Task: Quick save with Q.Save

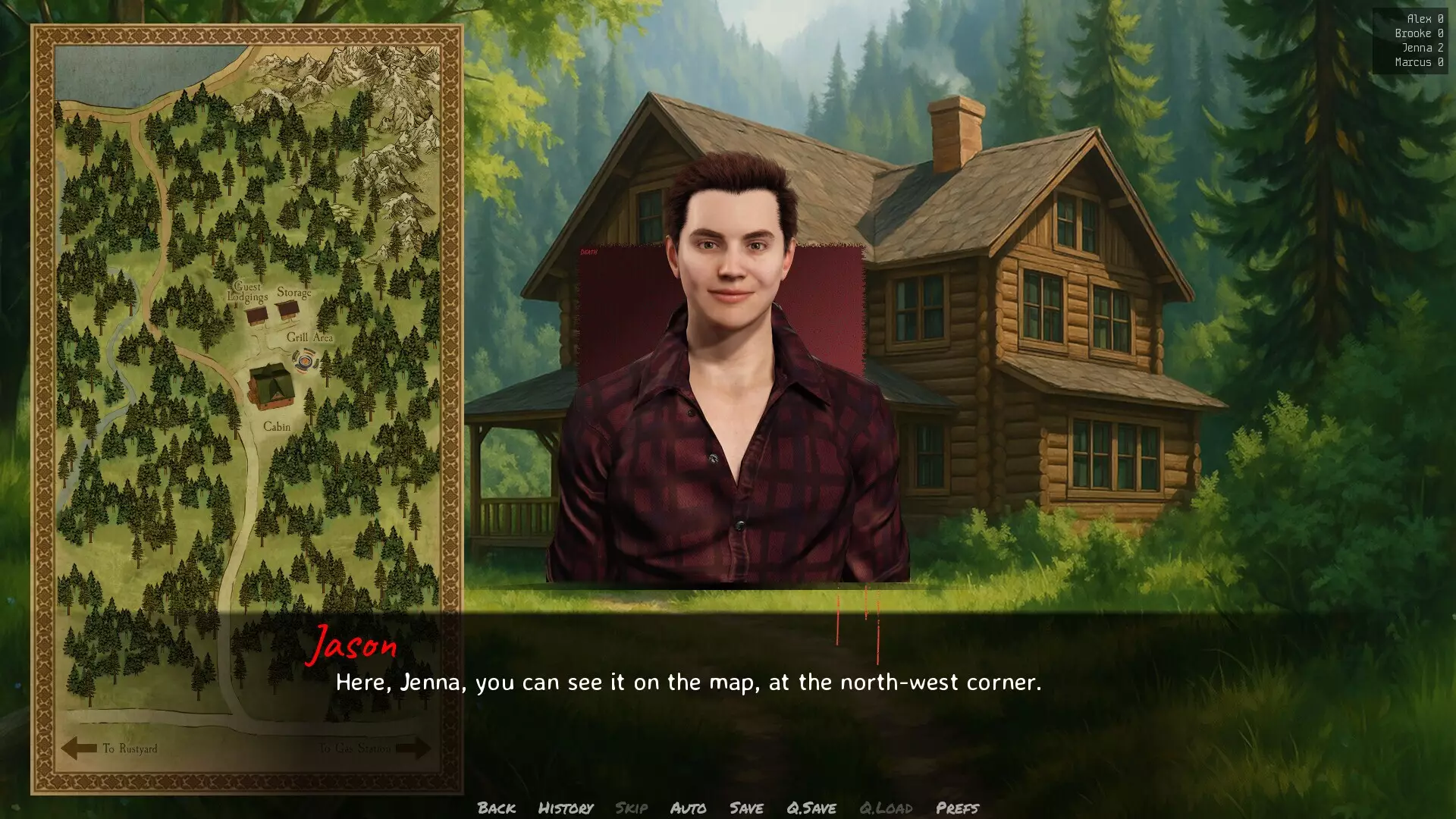Action: [811, 808]
